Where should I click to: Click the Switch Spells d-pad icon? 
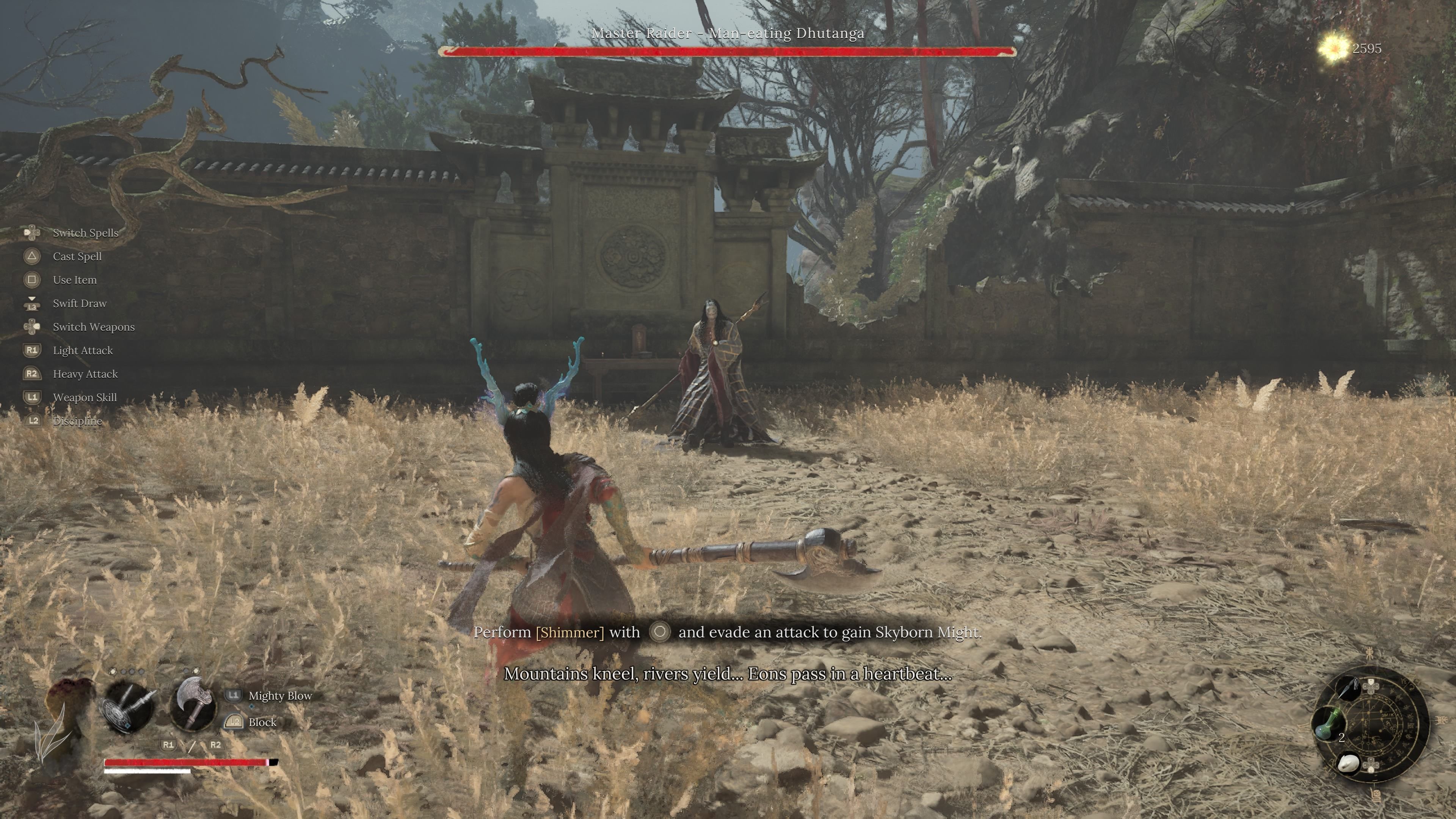32,233
